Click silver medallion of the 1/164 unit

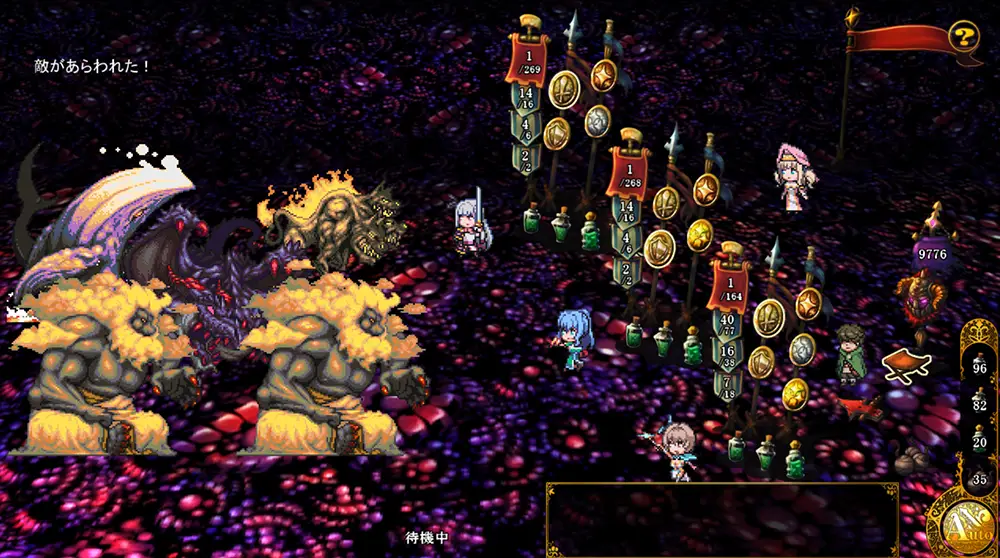point(802,349)
